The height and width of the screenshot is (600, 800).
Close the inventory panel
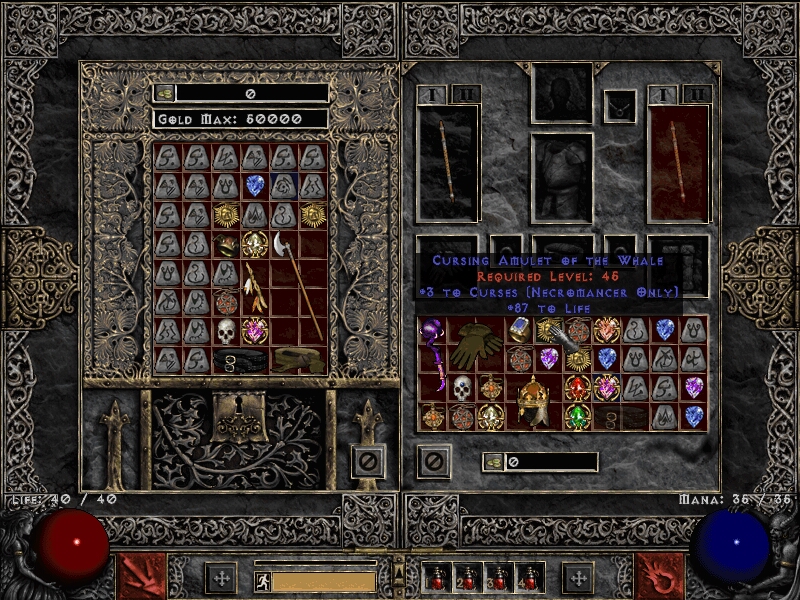click(433, 461)
